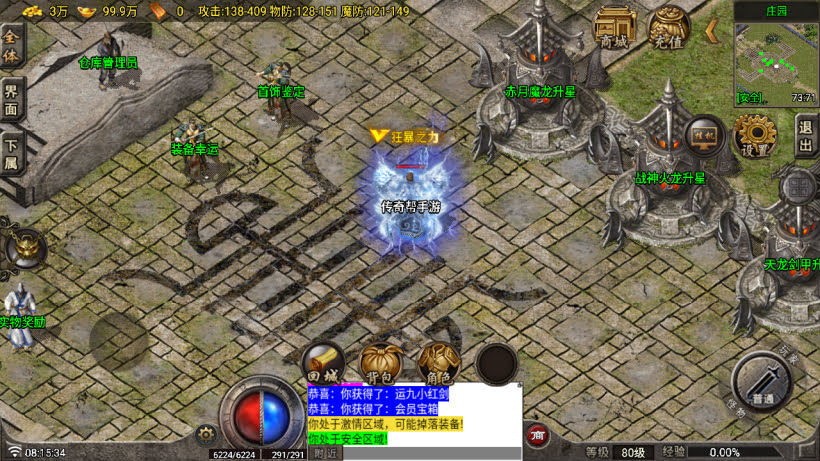Open the 角色 character panel
The width and height of the screenshot is (820, 461).
pyautogui.click(x=438, y=363)
